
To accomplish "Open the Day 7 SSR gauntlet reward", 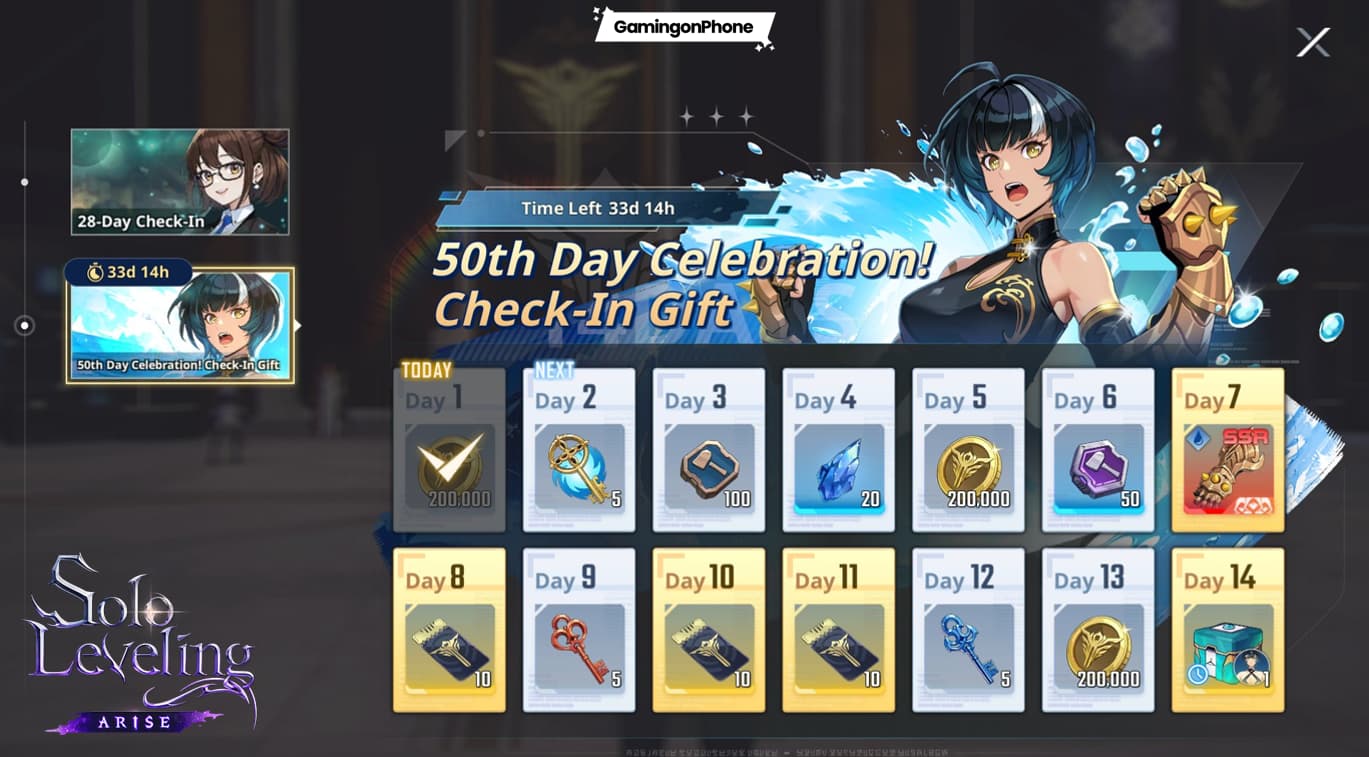I will pyautogui.click(x=1228, y=464).
